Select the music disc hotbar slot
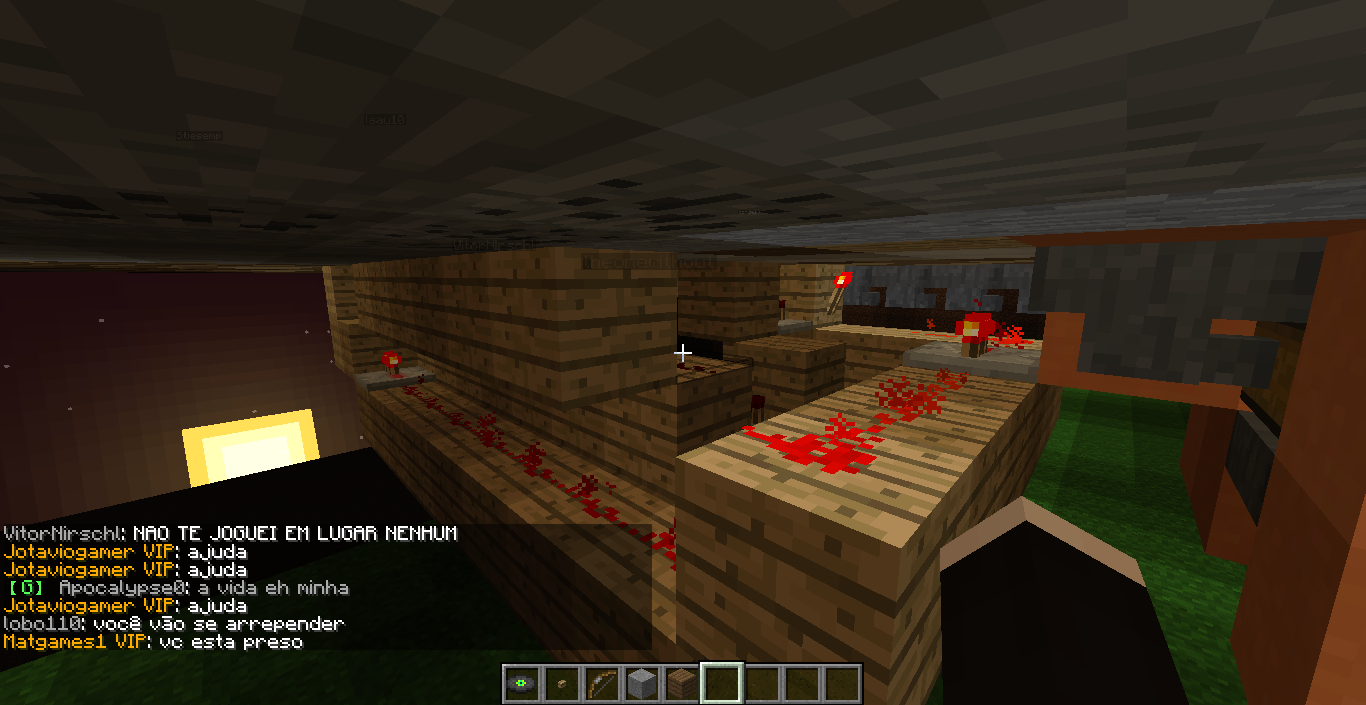This screenshot has height=705, width=1366. pyautogui.click(x=521, y=684)
